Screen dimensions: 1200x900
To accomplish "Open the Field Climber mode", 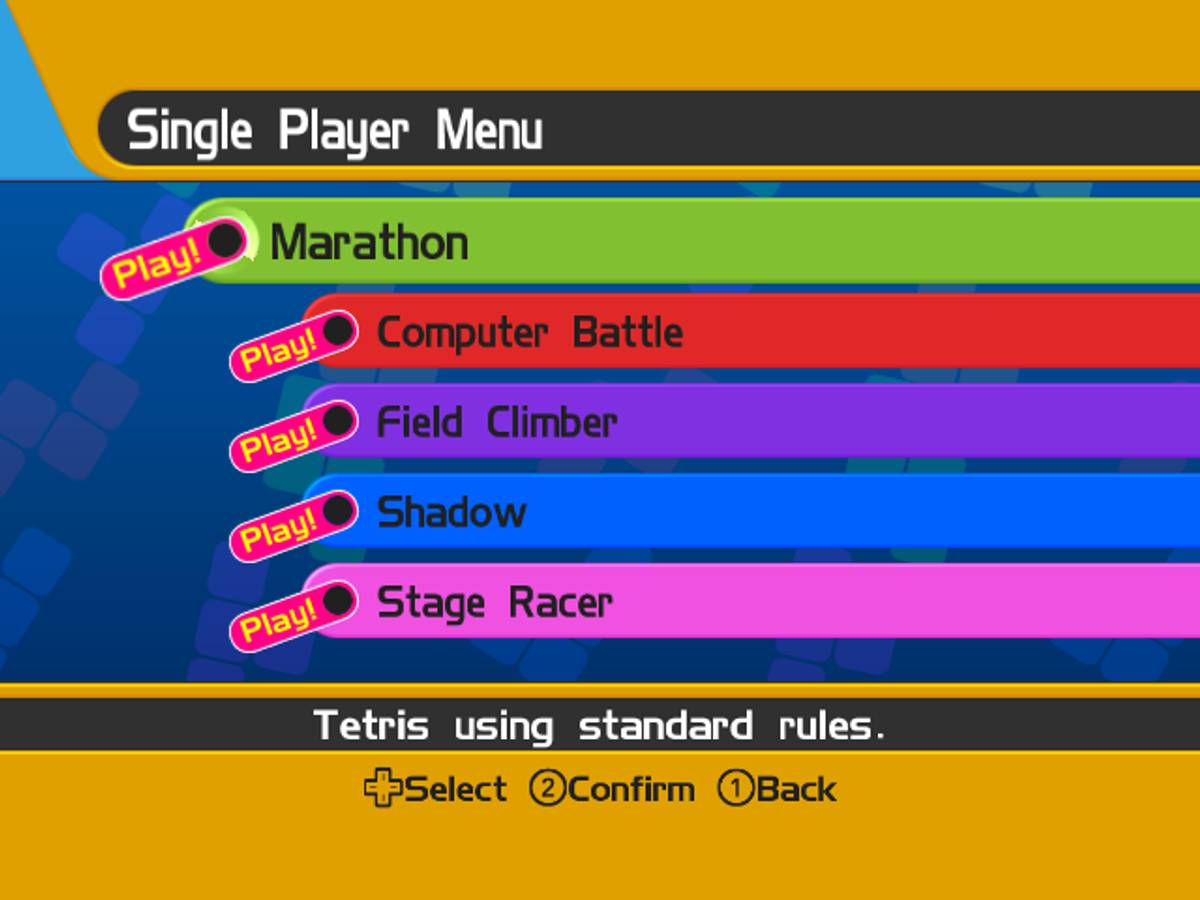I will [496, 423].
